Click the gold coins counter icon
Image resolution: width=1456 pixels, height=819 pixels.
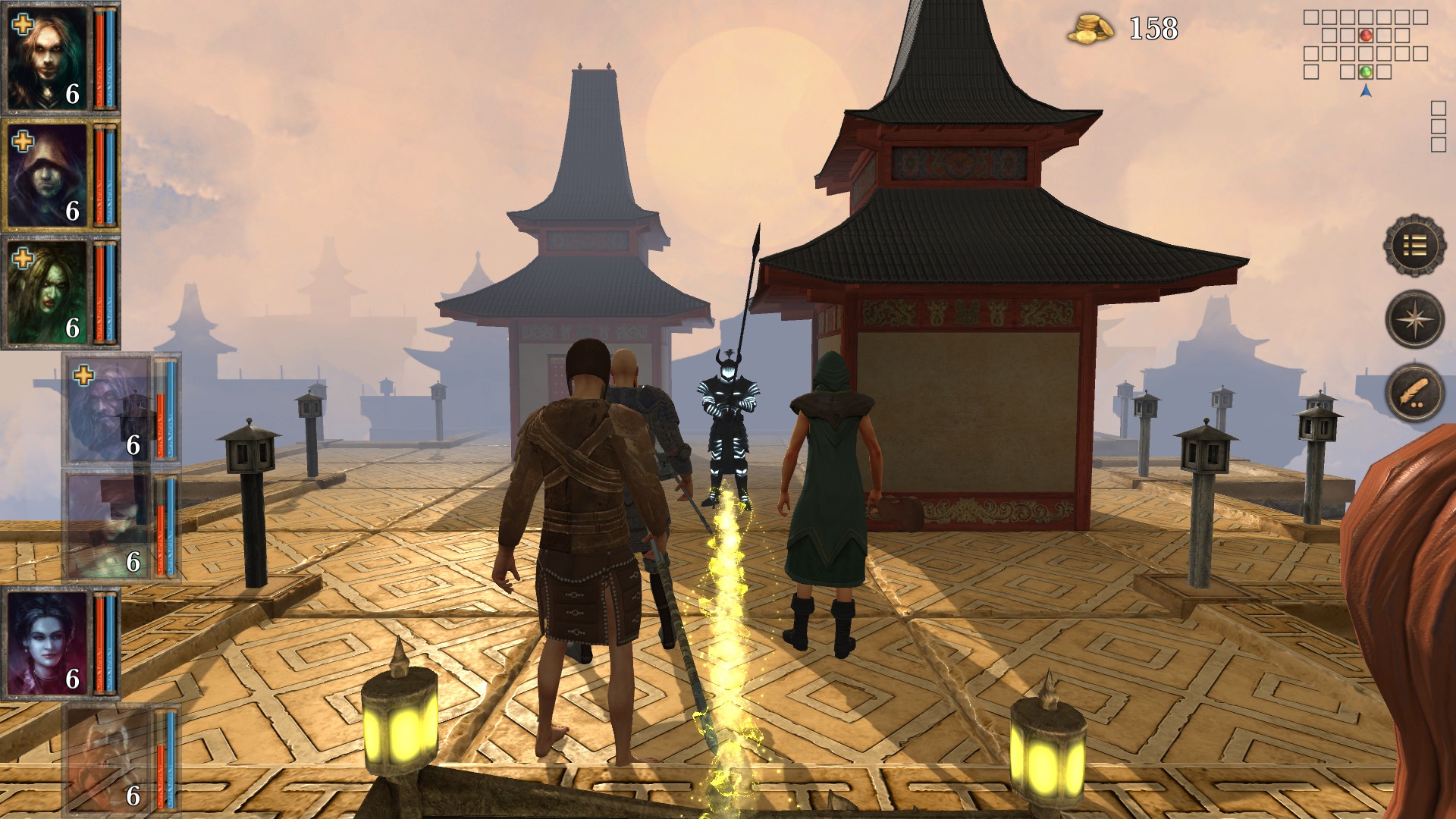point(1090,28)
